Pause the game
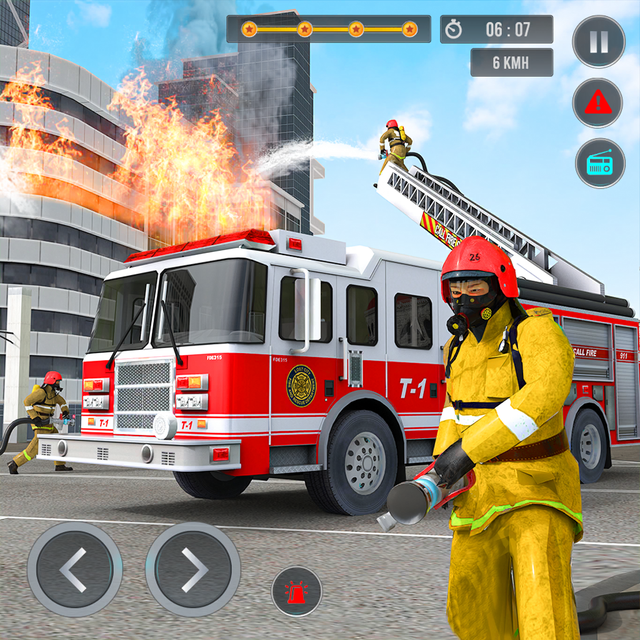 tap(598, 42)
